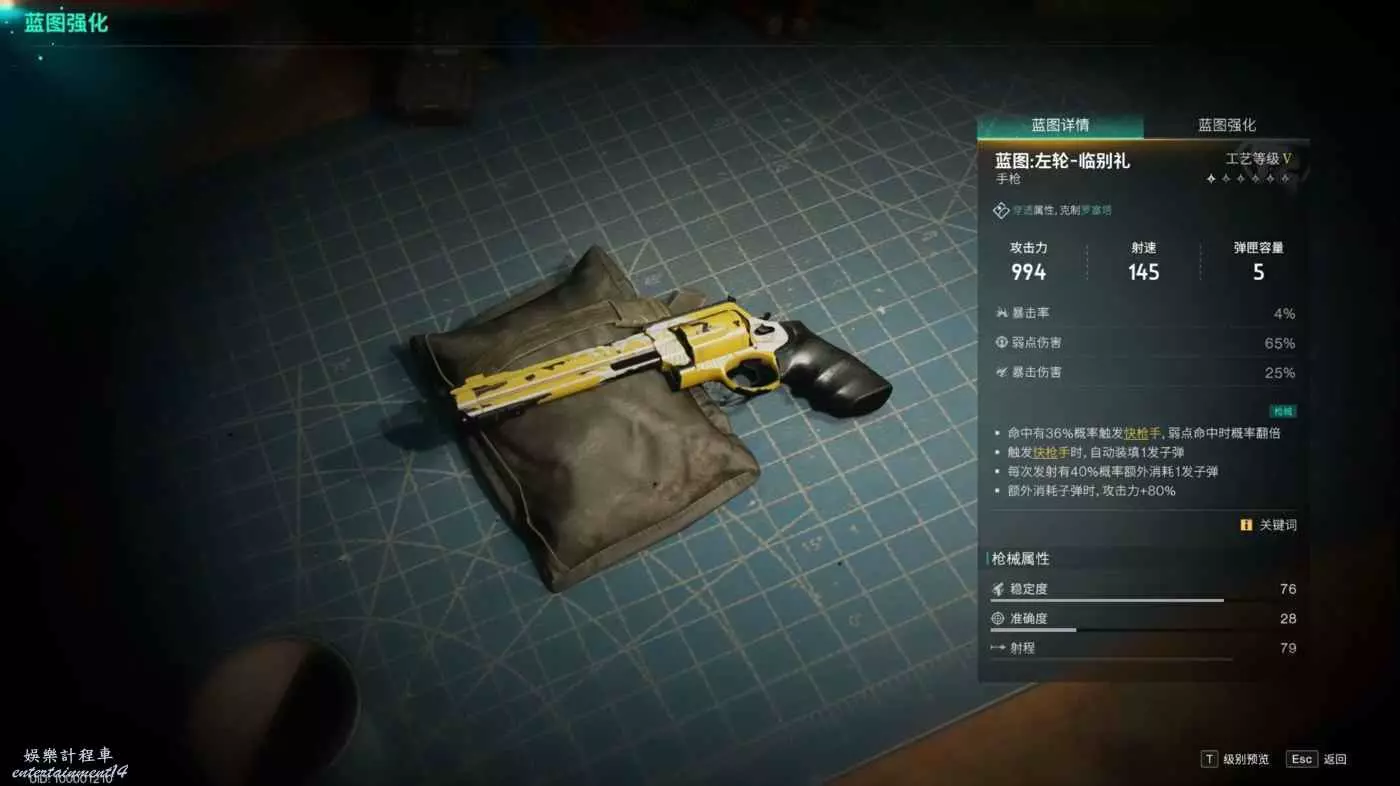This screenshot has height=786, width=1400.
Task: Open the 级别预览 level preview
Action: point(1235,759)
